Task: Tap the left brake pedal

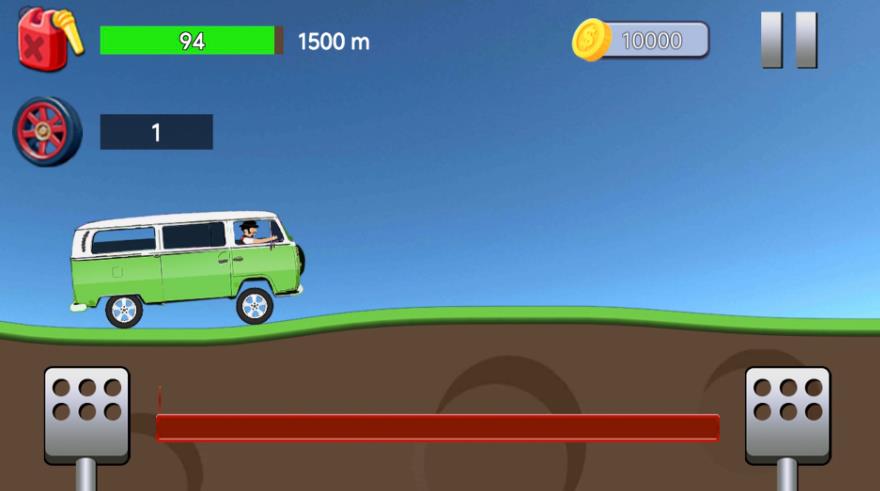Action: point(87,414)
